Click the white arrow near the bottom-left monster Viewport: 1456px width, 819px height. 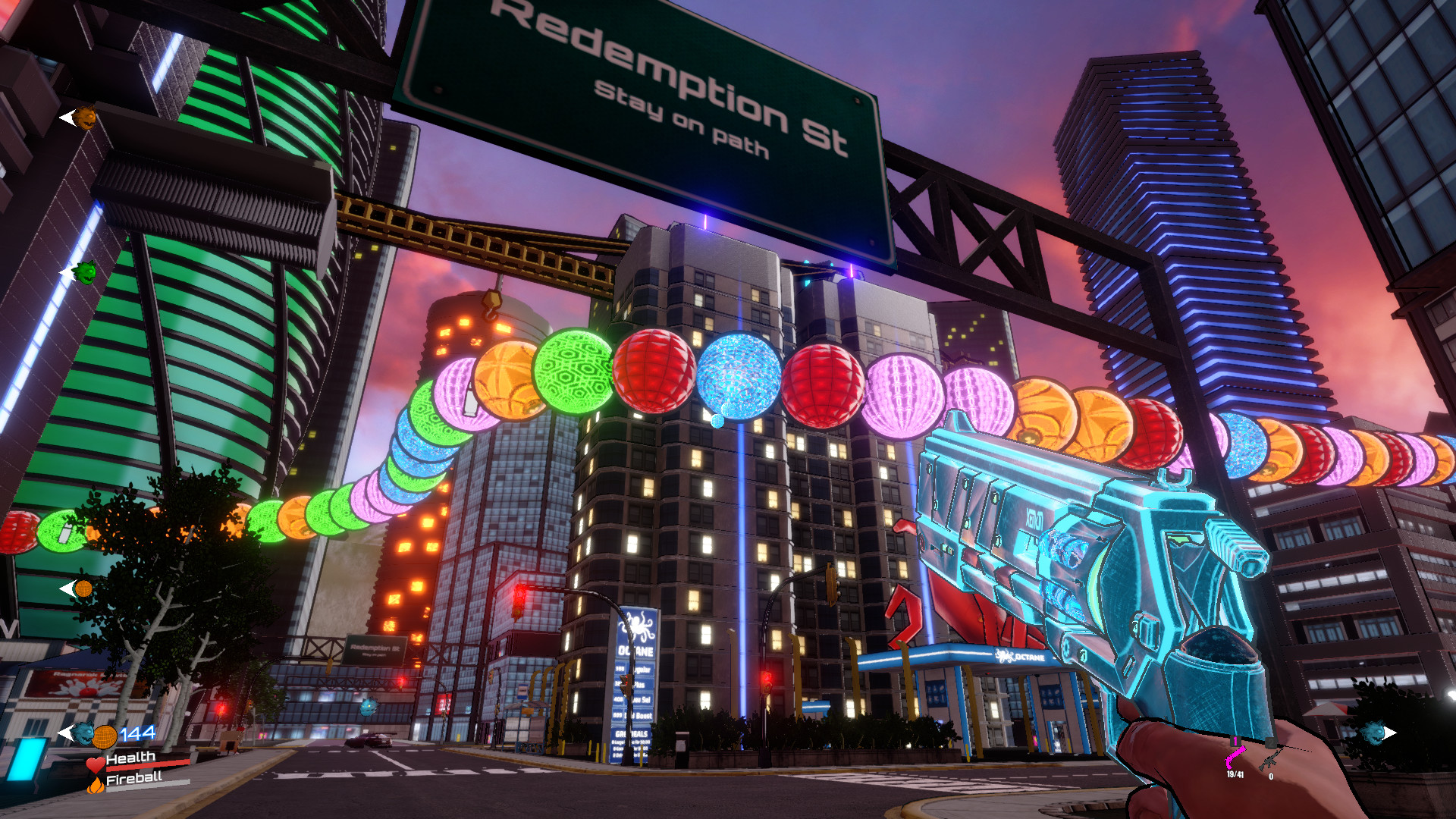point(66,732)
